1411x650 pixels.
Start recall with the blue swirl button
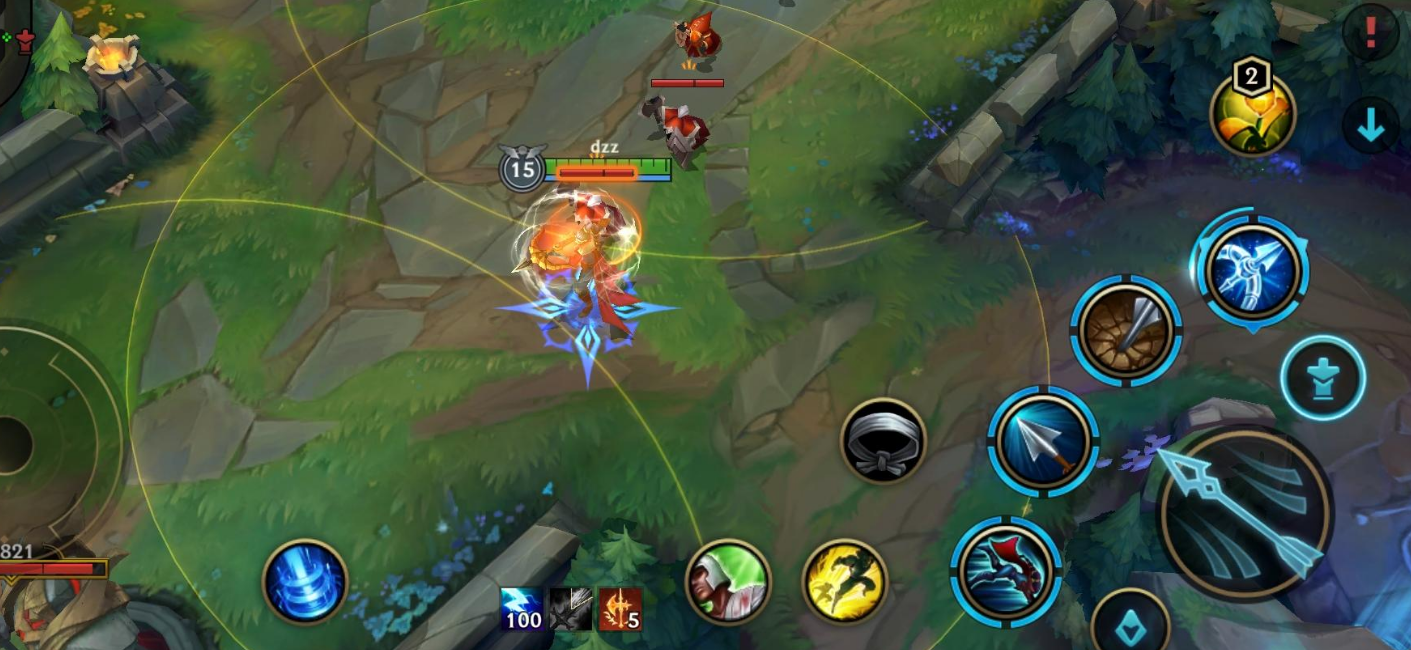pyautogui.click(x=305, y=582)
